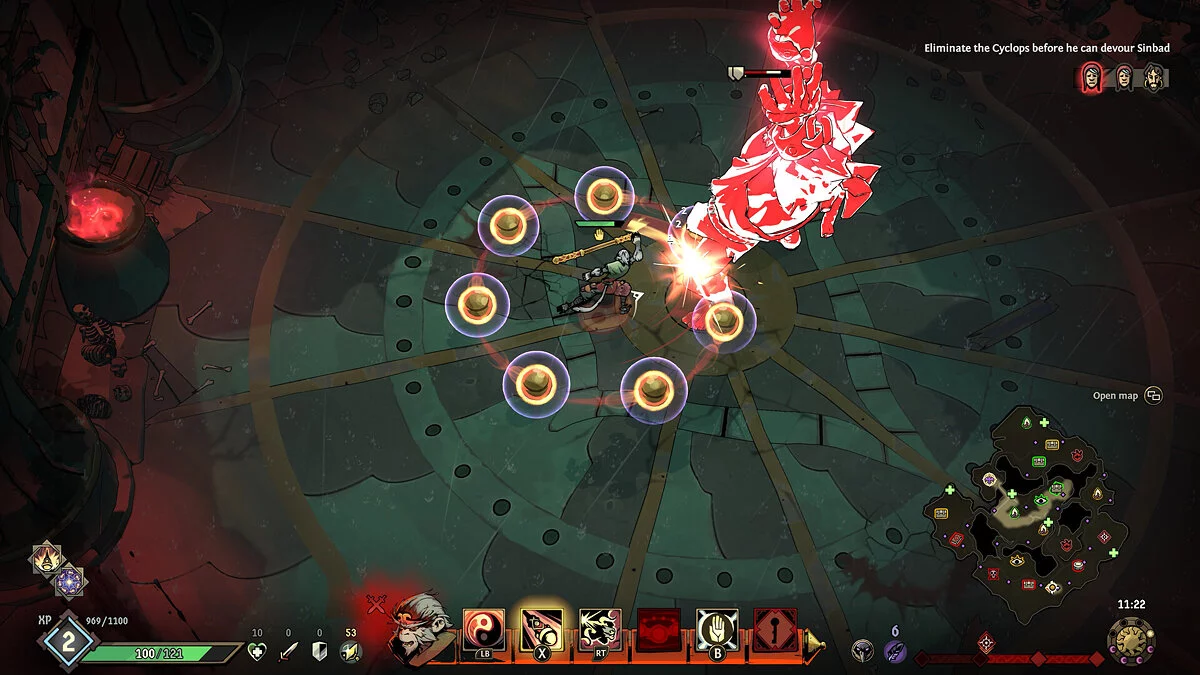Viewport: 1200px width, 675px height.
Task: Select the green heart healing stat icon
Action: click(x=257, y=652)
